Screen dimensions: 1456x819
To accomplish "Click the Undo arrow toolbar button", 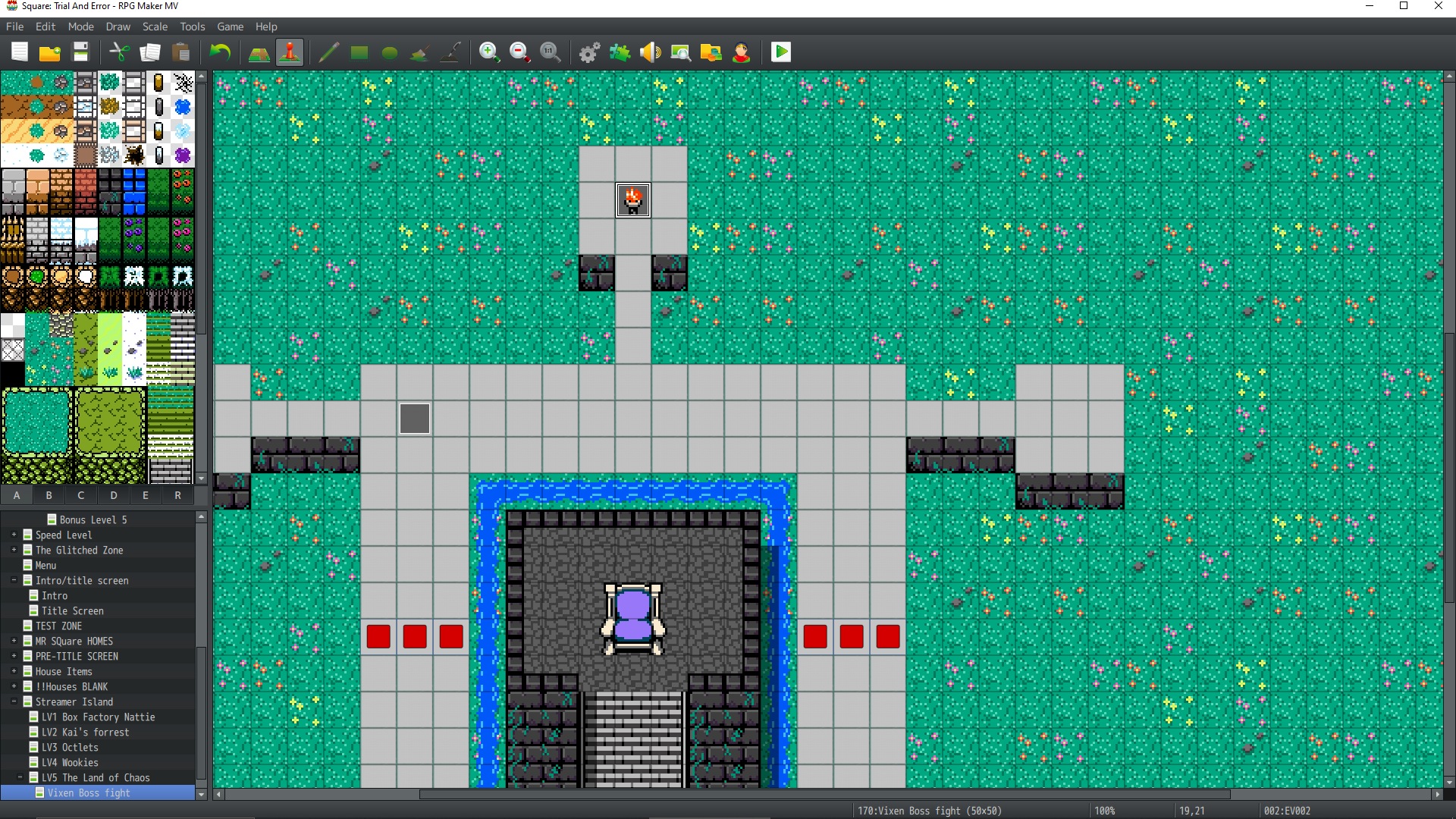I will coord(220,52).
